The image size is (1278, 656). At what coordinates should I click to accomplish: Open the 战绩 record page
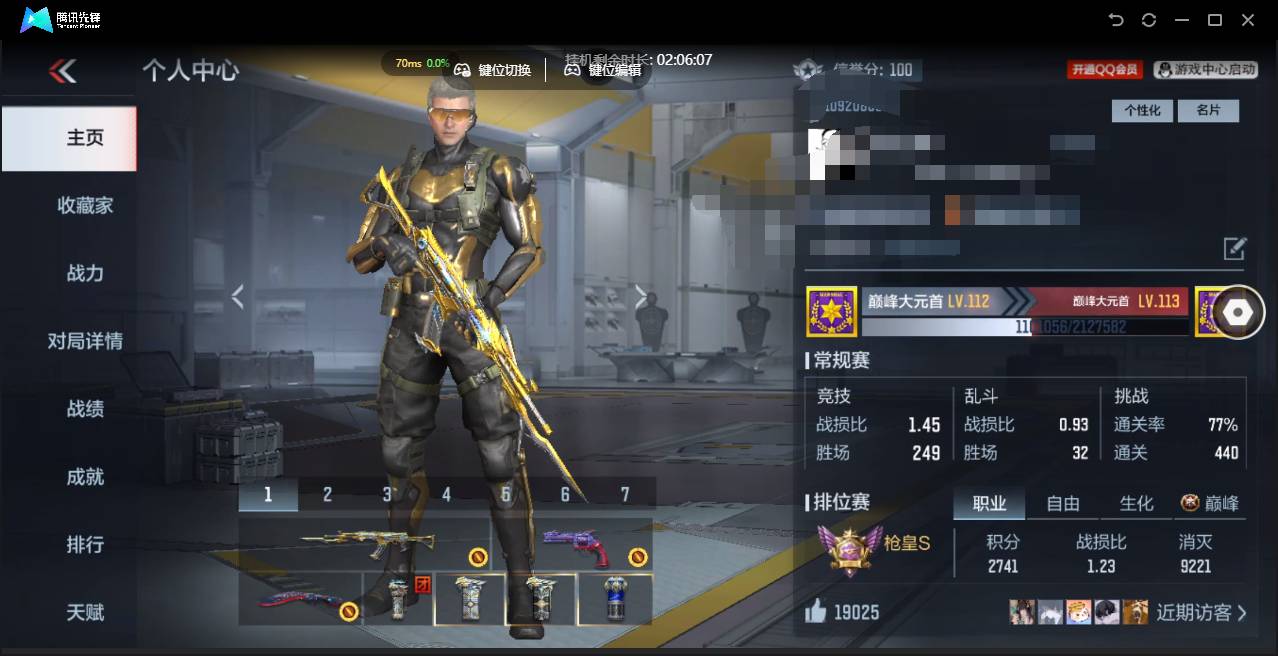click(85, 409)
